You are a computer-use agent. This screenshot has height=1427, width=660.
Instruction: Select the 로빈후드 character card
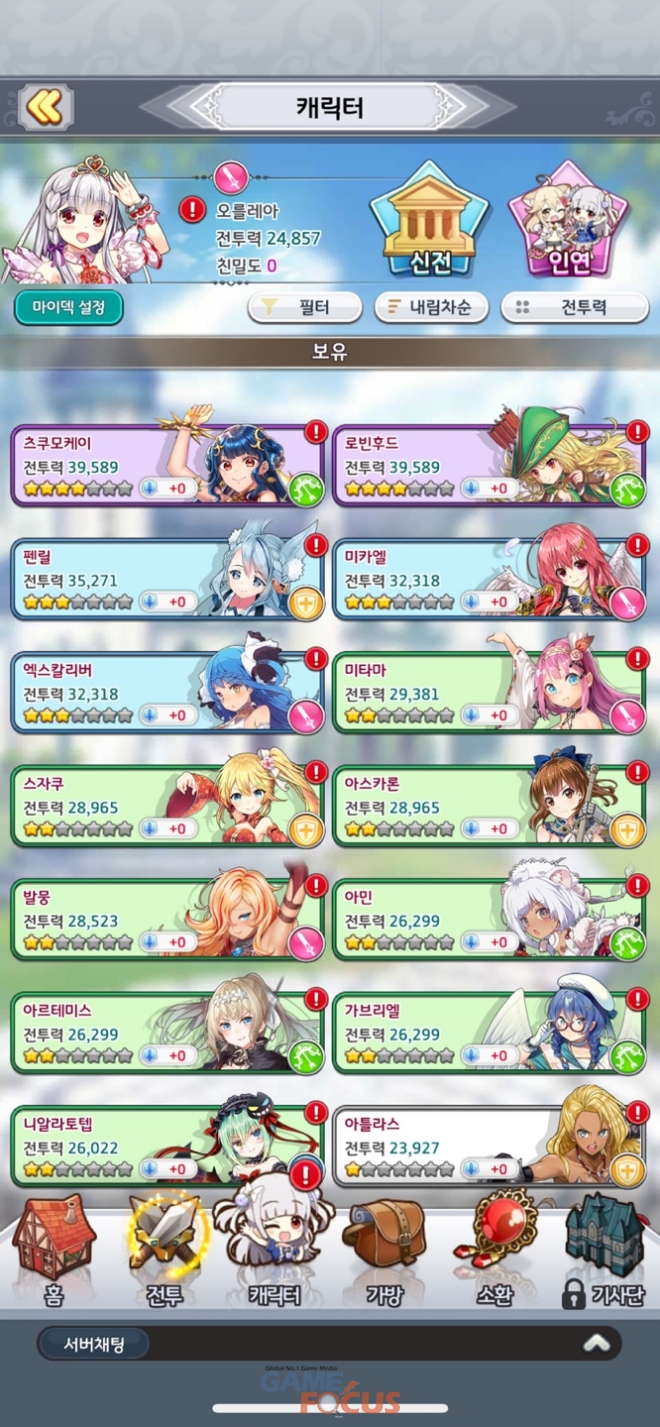coord(489,465)
